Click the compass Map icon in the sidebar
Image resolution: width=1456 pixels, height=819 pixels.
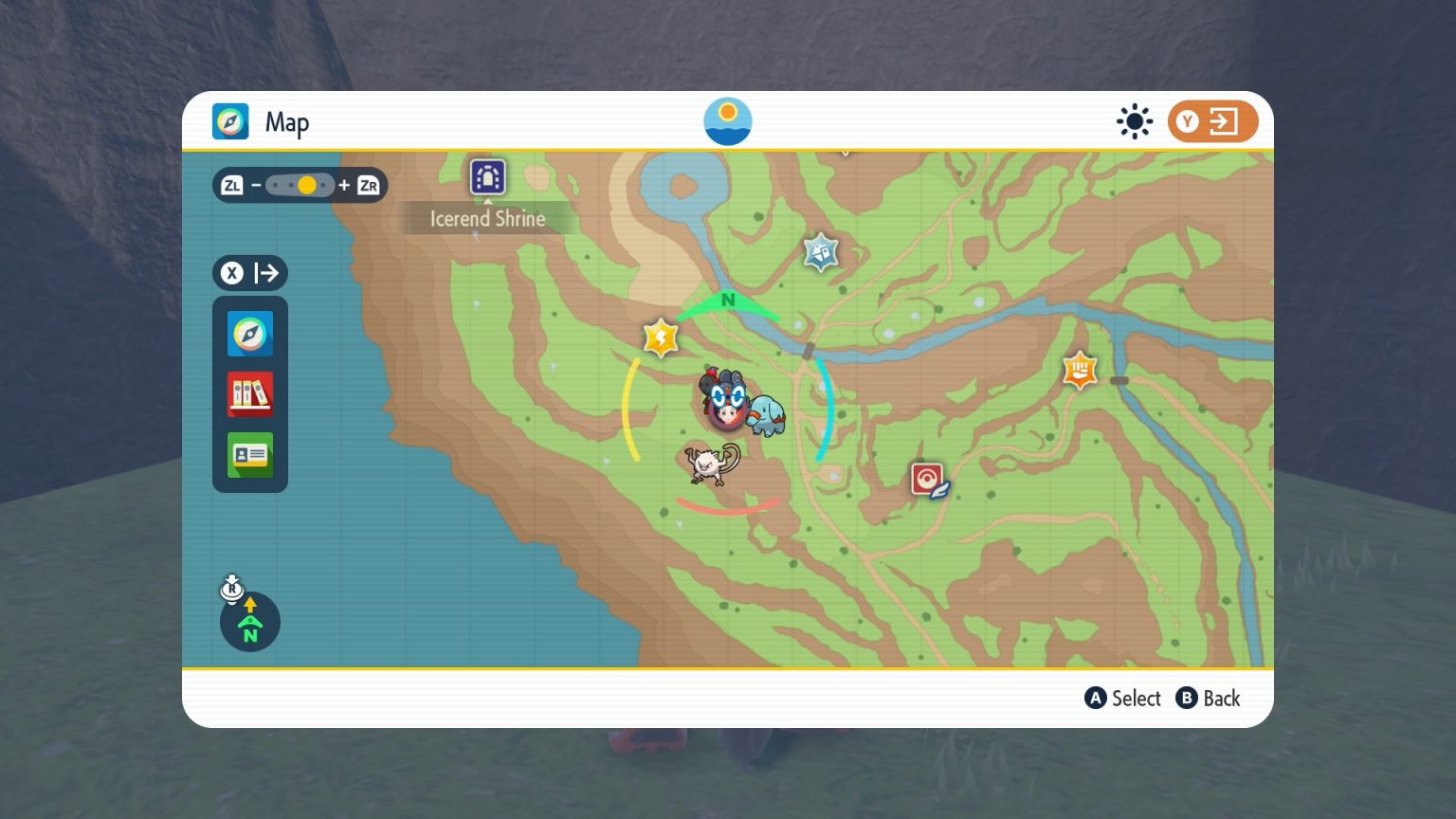[x=249, y=334]
